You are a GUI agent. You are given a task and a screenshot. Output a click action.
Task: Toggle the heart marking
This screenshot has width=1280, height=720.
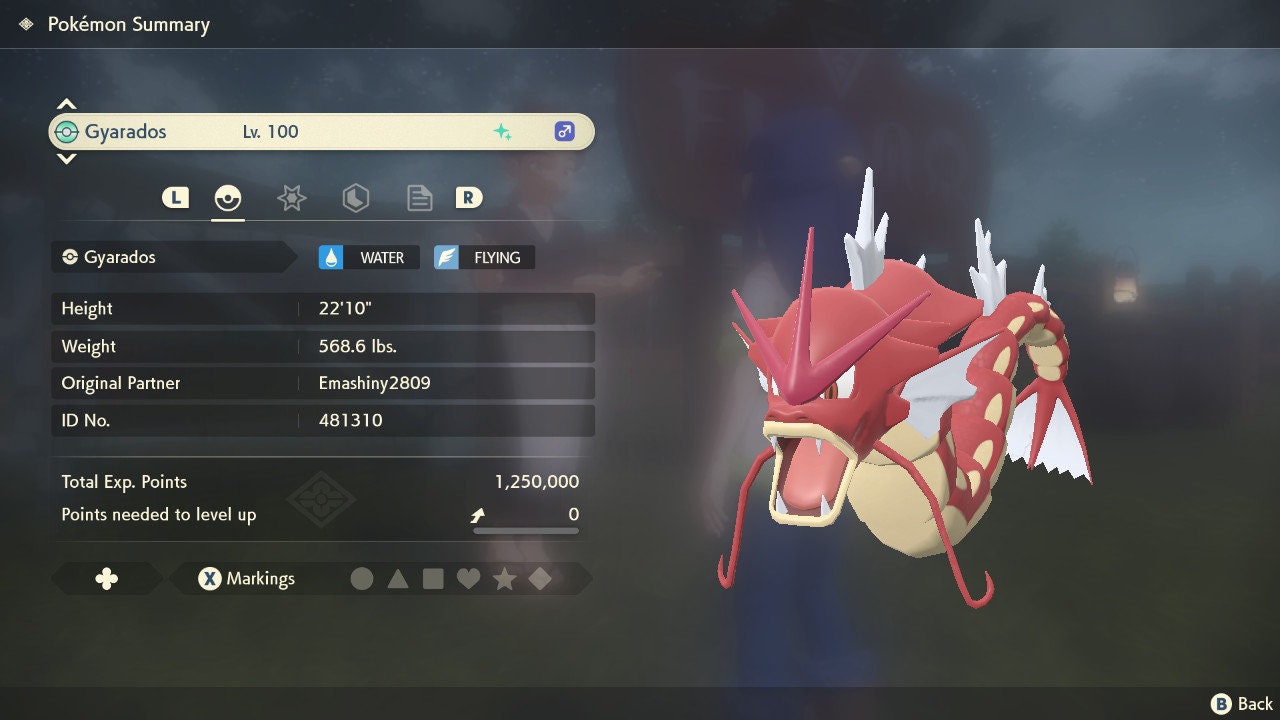point(468,579)
